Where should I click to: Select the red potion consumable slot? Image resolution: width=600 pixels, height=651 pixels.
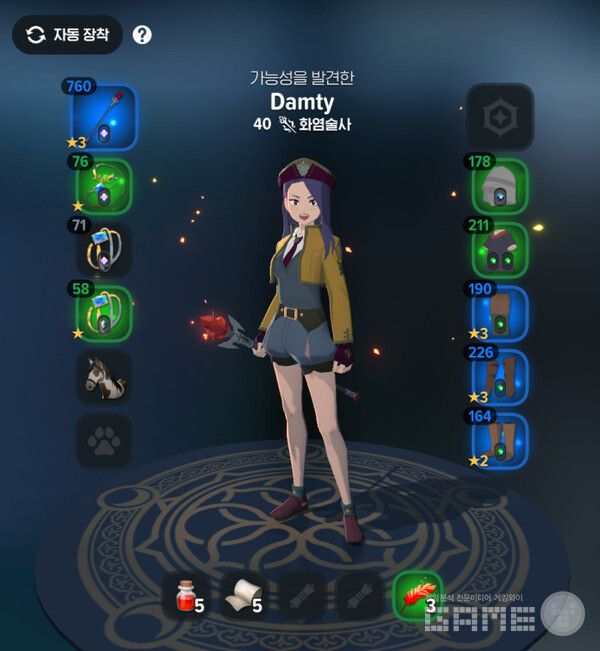[x=186, y=596]
